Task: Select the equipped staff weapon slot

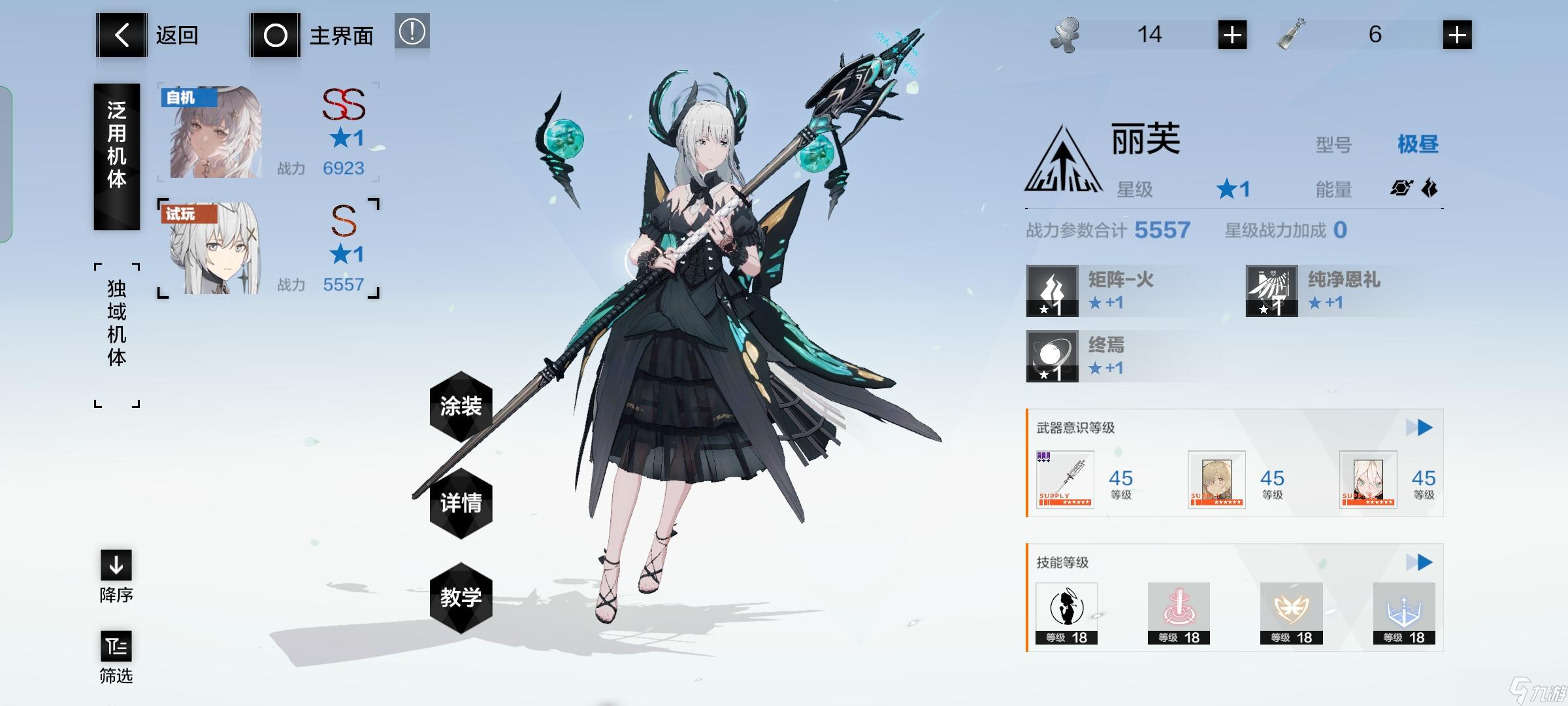Action: tap(1065, 480)
